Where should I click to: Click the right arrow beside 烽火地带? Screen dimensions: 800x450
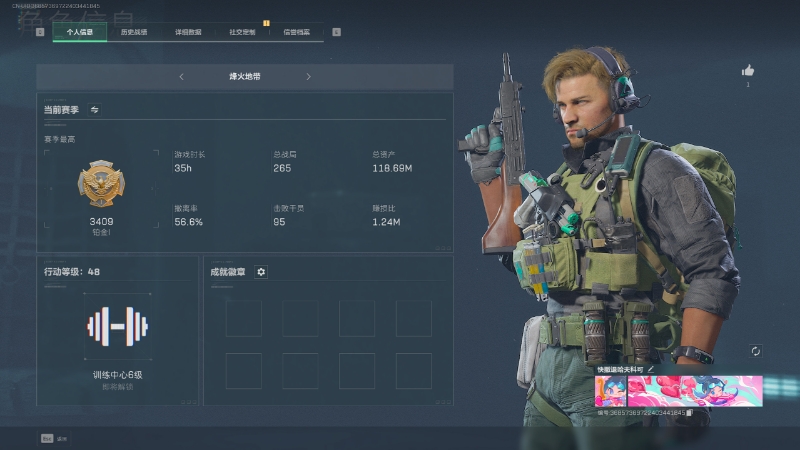click(308, 77)
